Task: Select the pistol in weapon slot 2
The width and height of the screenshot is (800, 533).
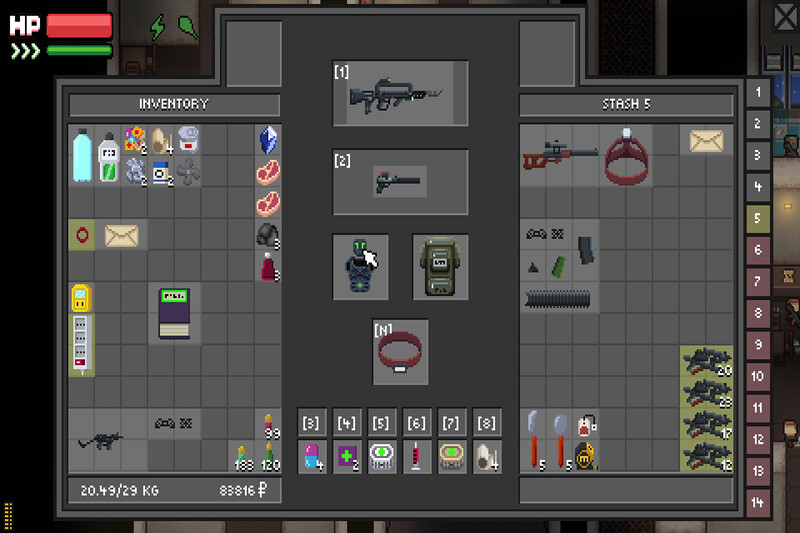Action: point(400,182)
